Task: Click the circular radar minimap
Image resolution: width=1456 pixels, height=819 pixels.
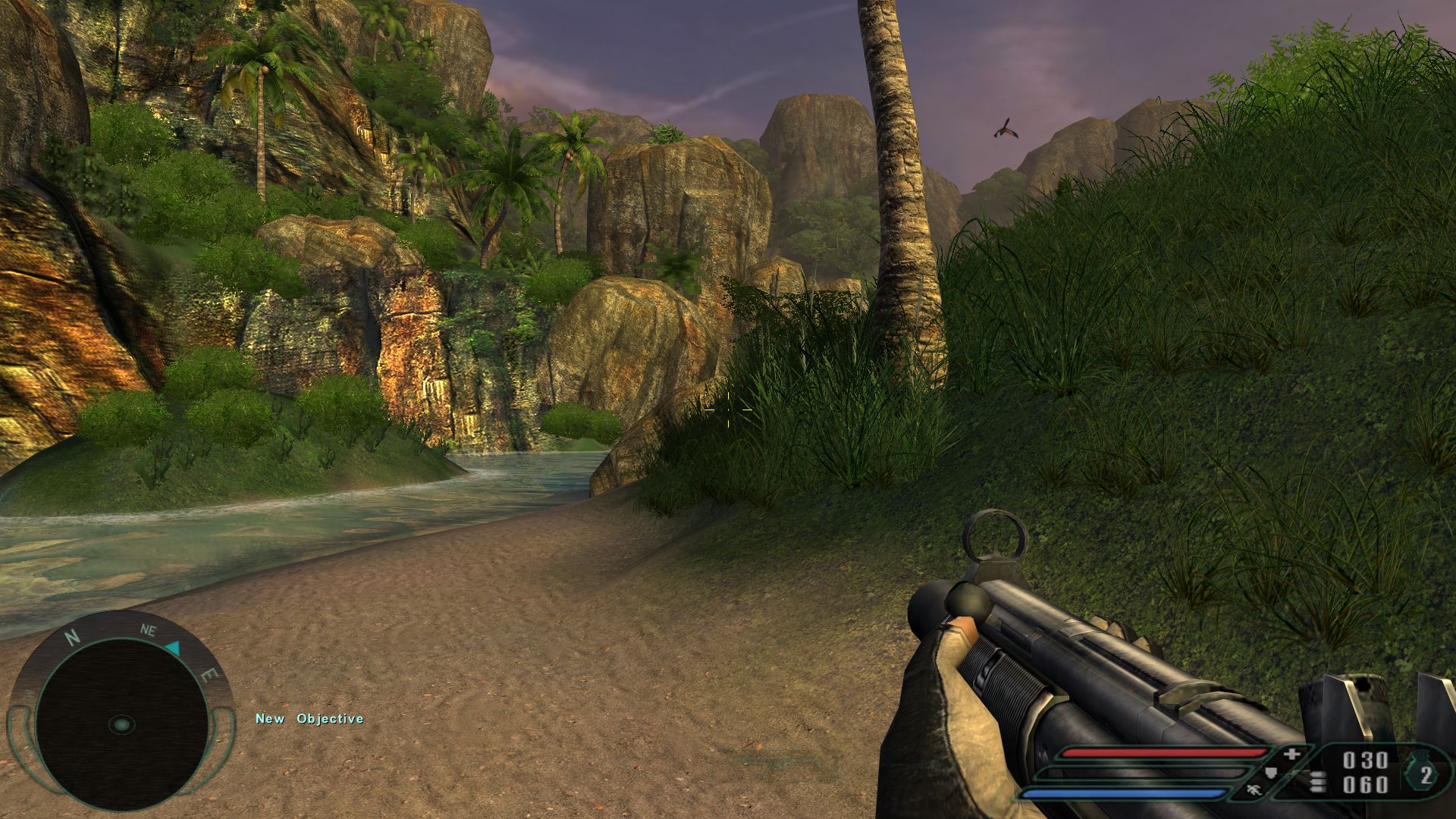Action: click(x=121, y=724)
